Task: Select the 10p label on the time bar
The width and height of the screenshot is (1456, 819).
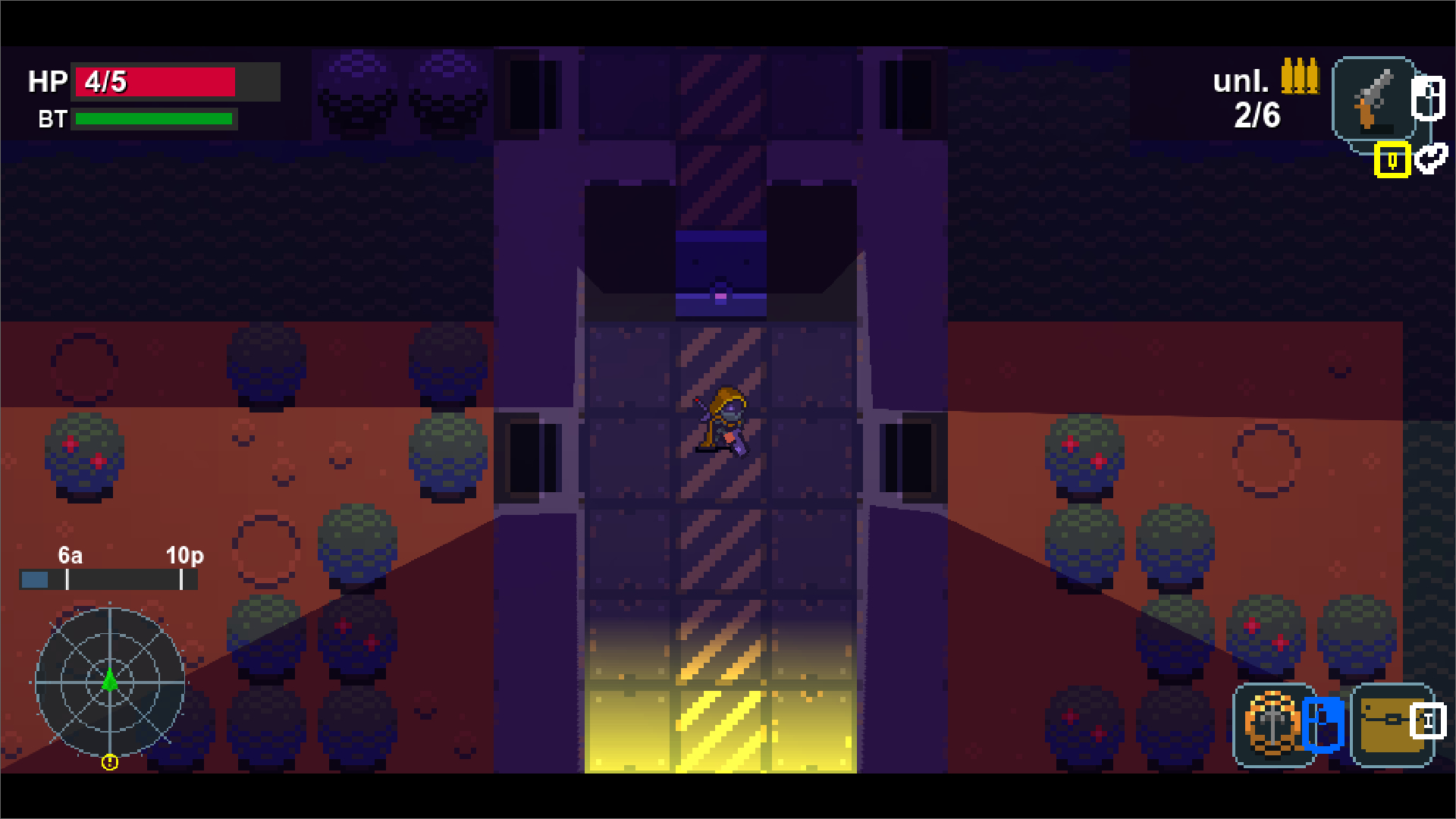Action: tap(184, 556)
